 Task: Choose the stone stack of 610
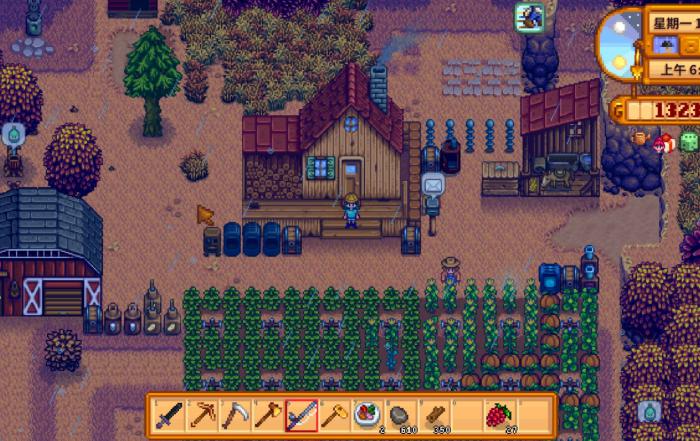pyautogui.click(x=400, y=413)
